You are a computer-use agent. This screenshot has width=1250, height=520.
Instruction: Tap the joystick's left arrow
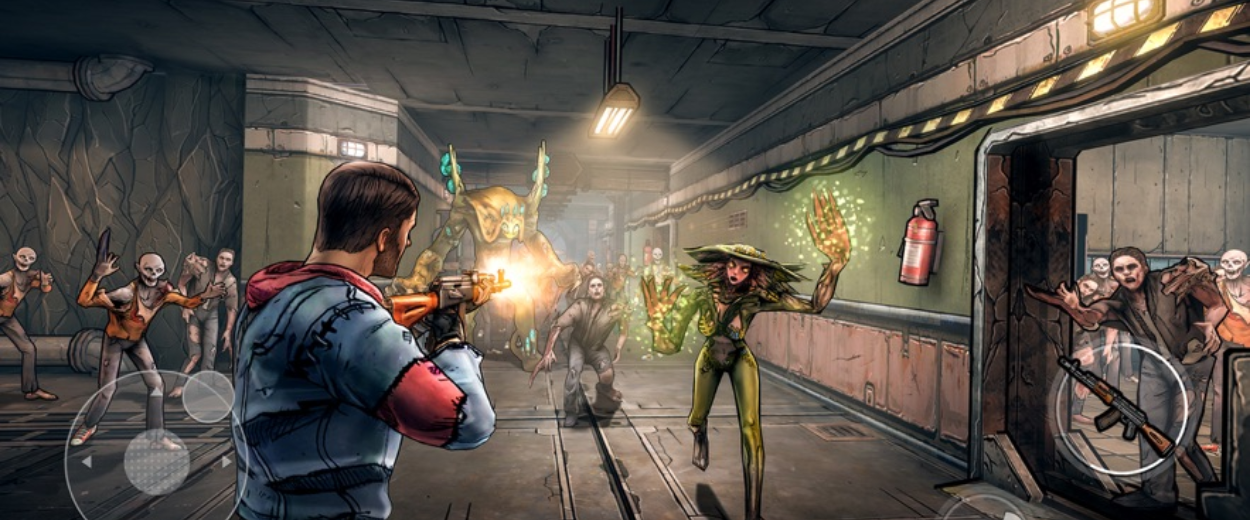(86, 462)
